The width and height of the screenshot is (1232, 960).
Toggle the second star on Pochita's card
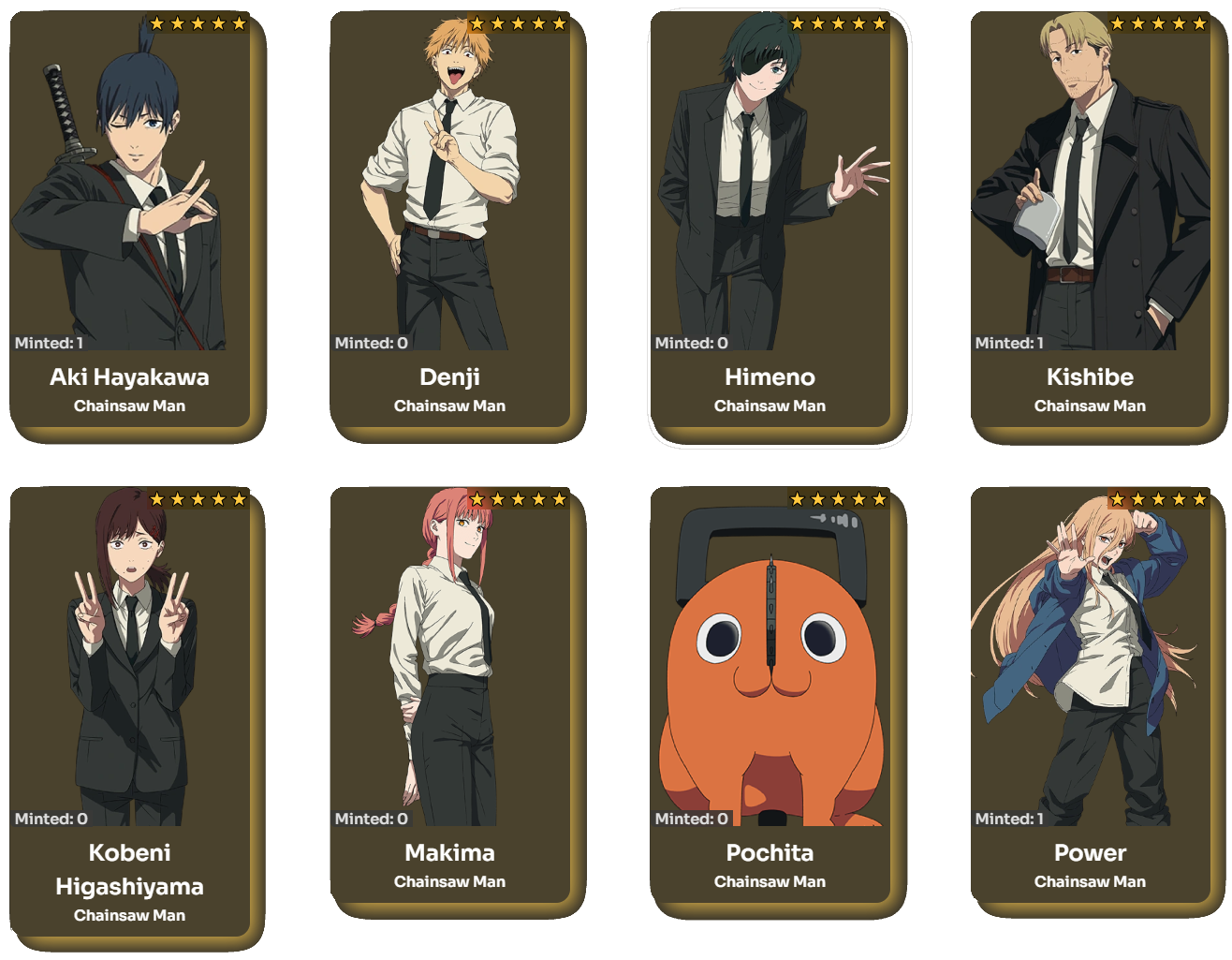click(817, 496)
